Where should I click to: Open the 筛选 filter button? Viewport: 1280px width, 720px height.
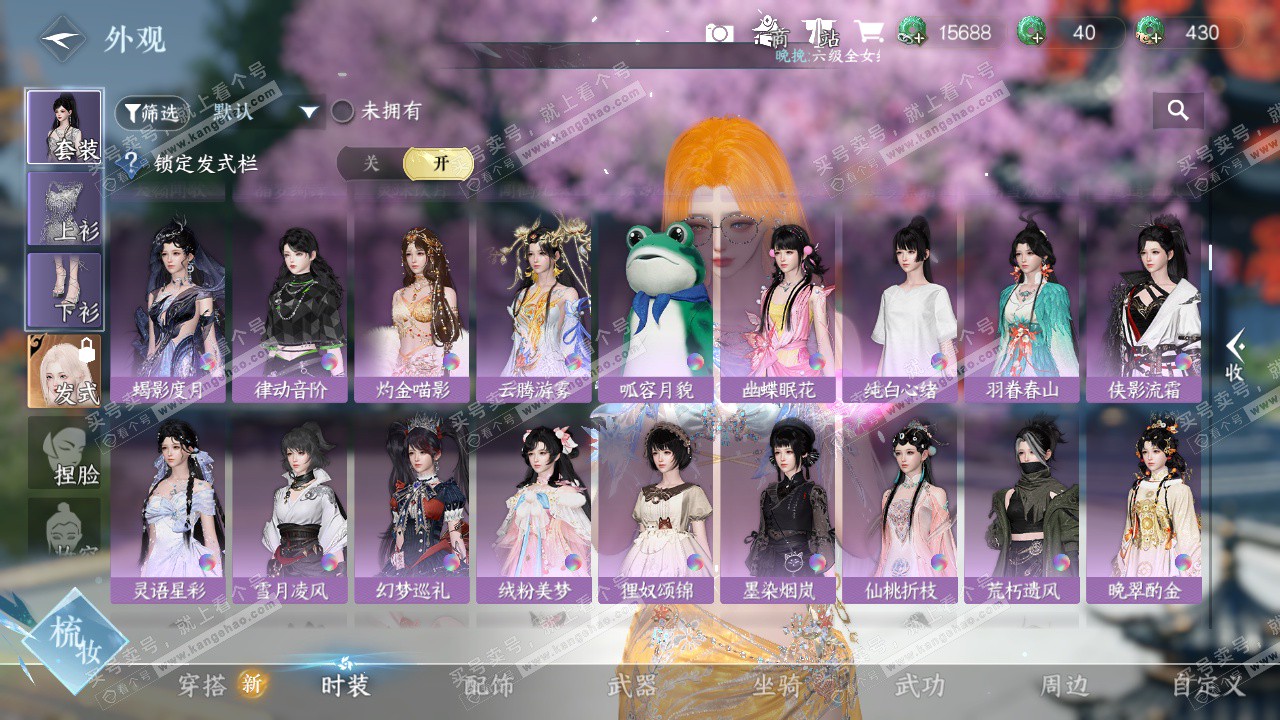(152, 112)
